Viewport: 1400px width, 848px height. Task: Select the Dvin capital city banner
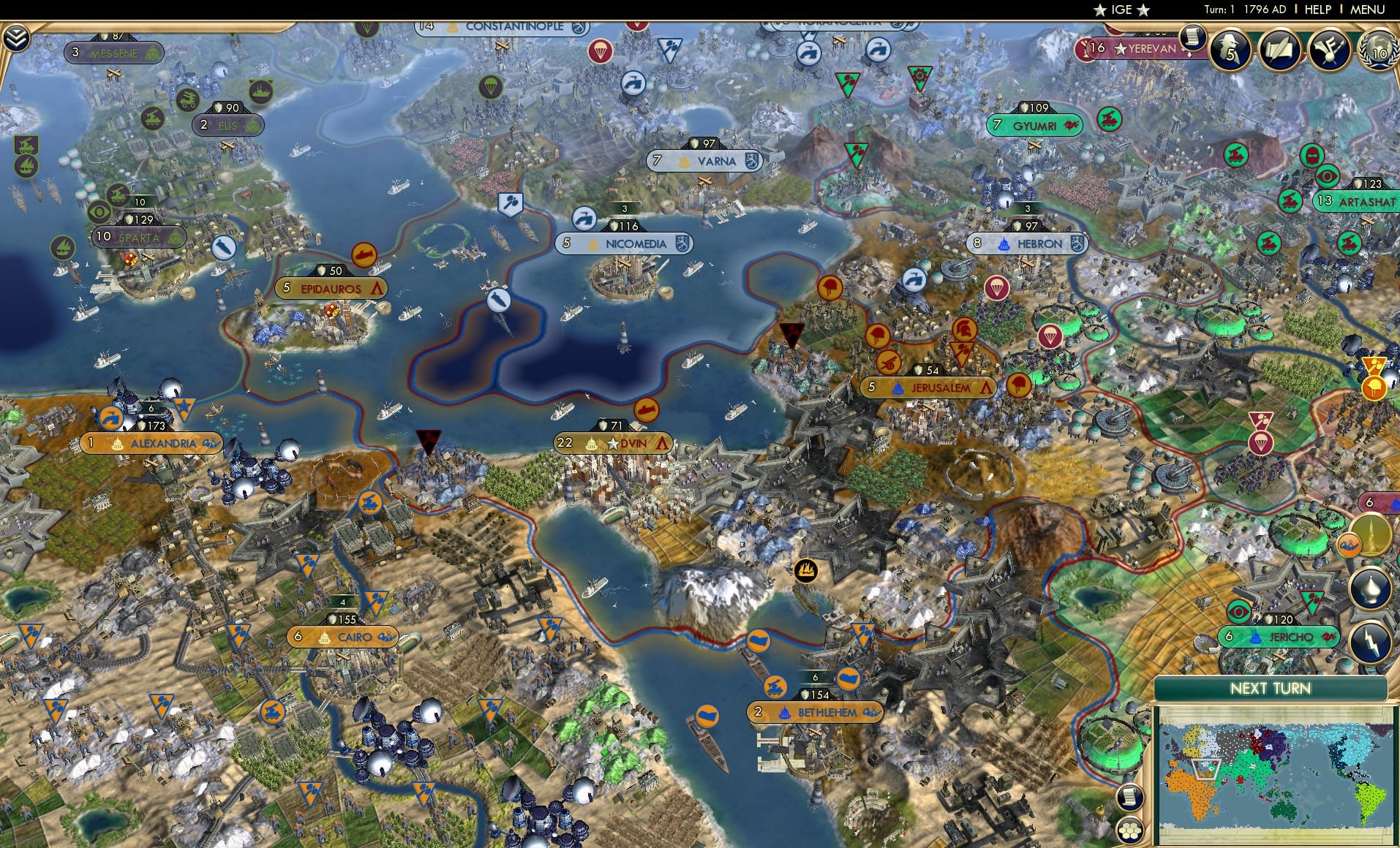coord(613,442)
